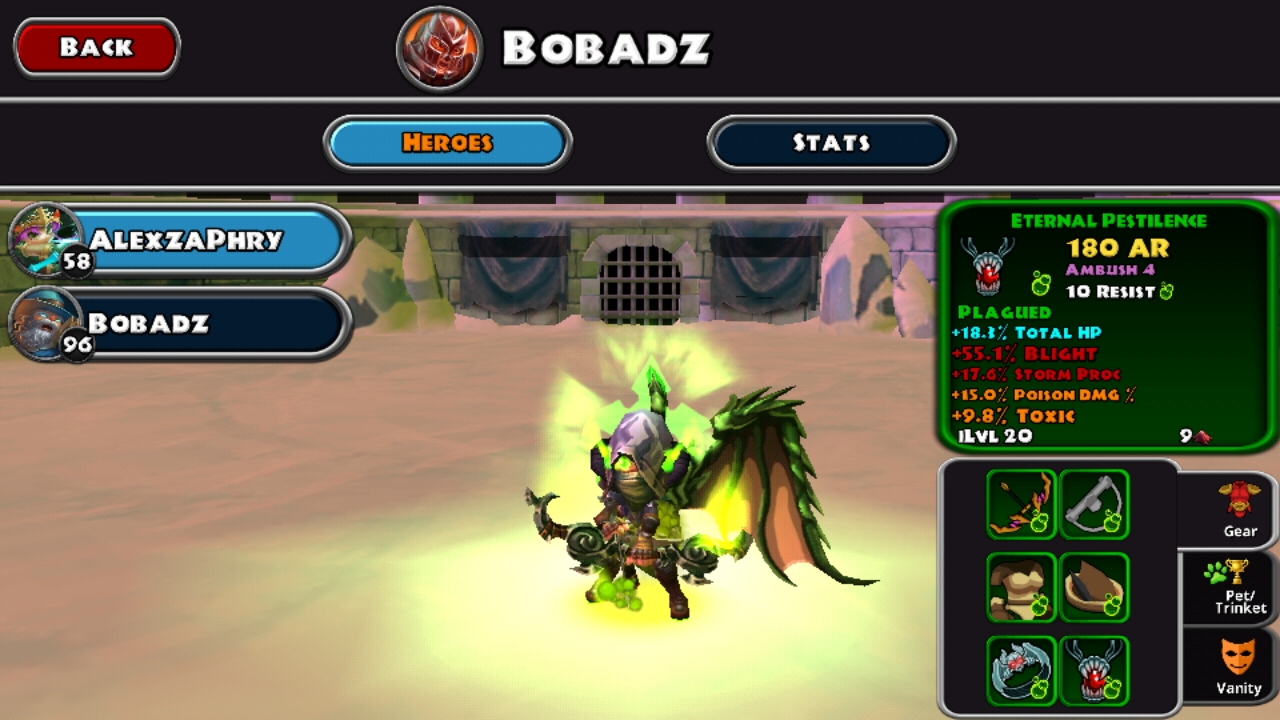This screenshot has width=1280, height=720.
Task: Inspect the tan chest armor slot
Action: point(1021,587)
